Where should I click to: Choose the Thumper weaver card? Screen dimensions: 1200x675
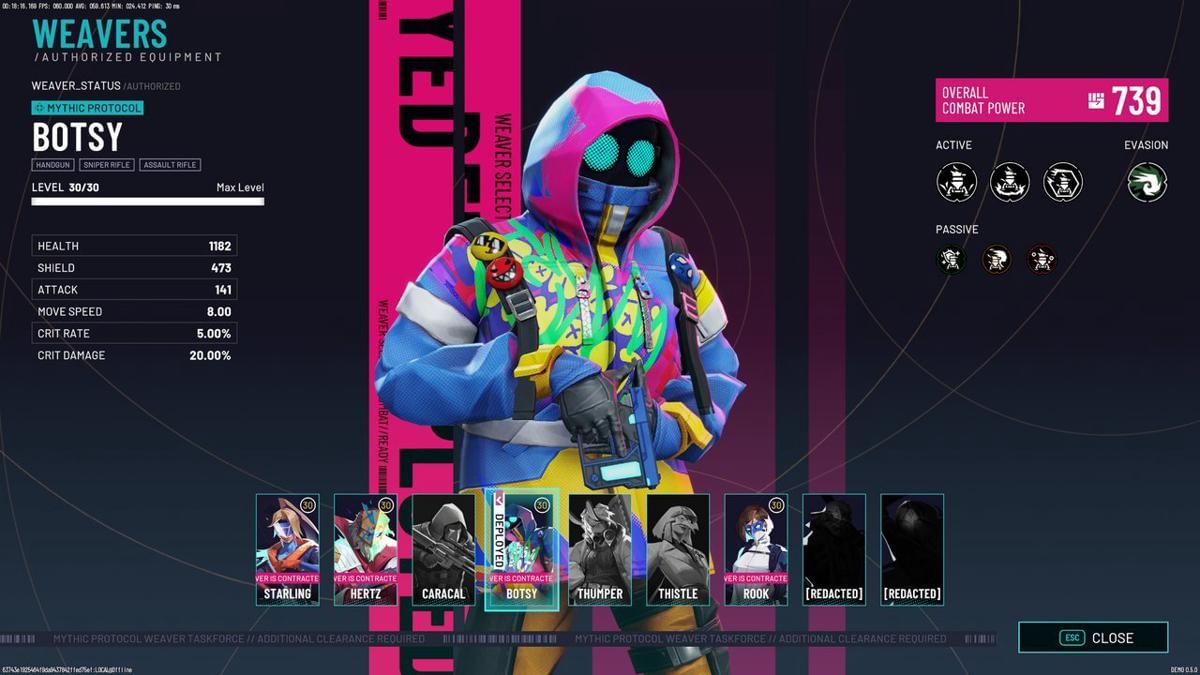pos(600,550)
